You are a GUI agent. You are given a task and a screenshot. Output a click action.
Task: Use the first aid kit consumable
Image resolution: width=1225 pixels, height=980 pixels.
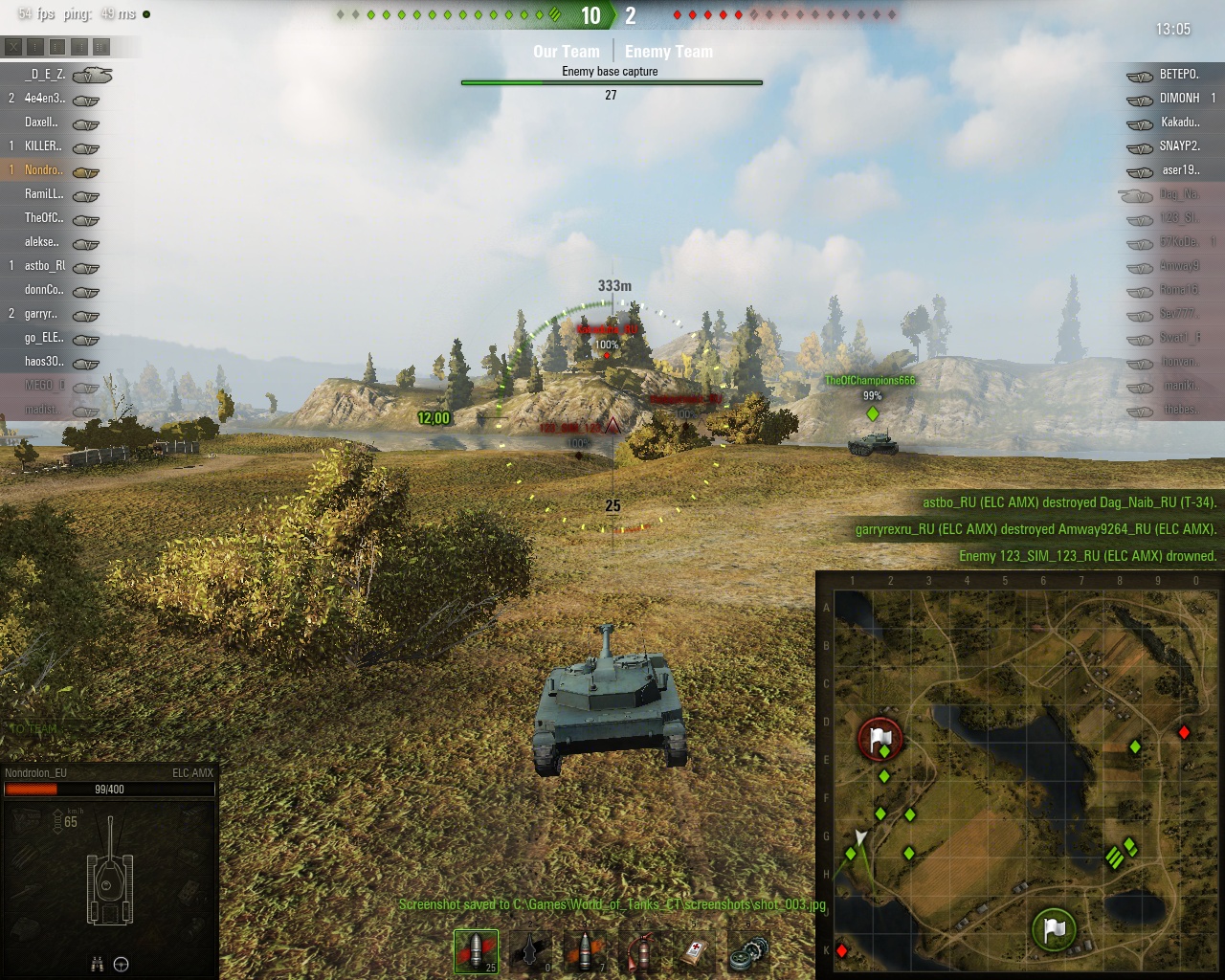pos(696,950)
